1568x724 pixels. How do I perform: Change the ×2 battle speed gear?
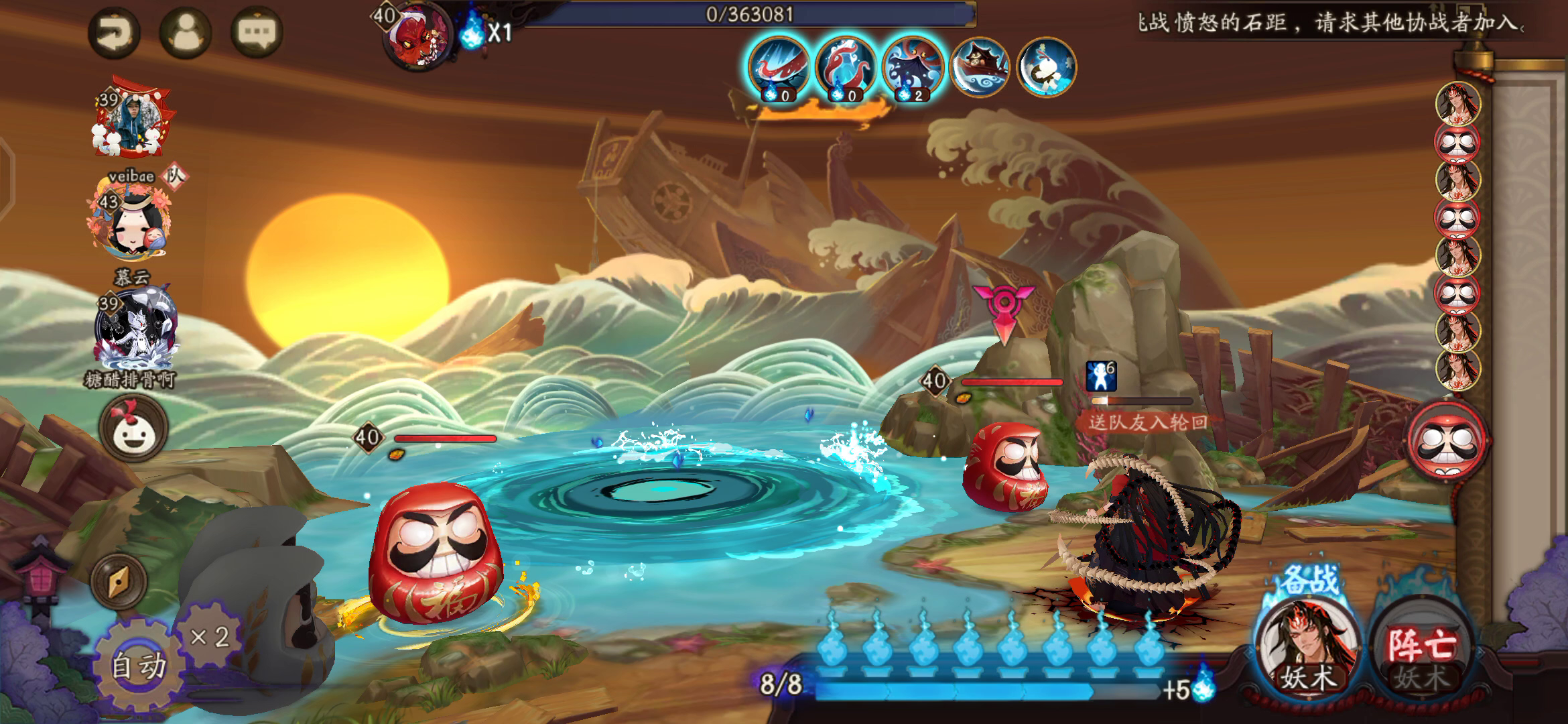pyautogui.click(x=209, y=636)
